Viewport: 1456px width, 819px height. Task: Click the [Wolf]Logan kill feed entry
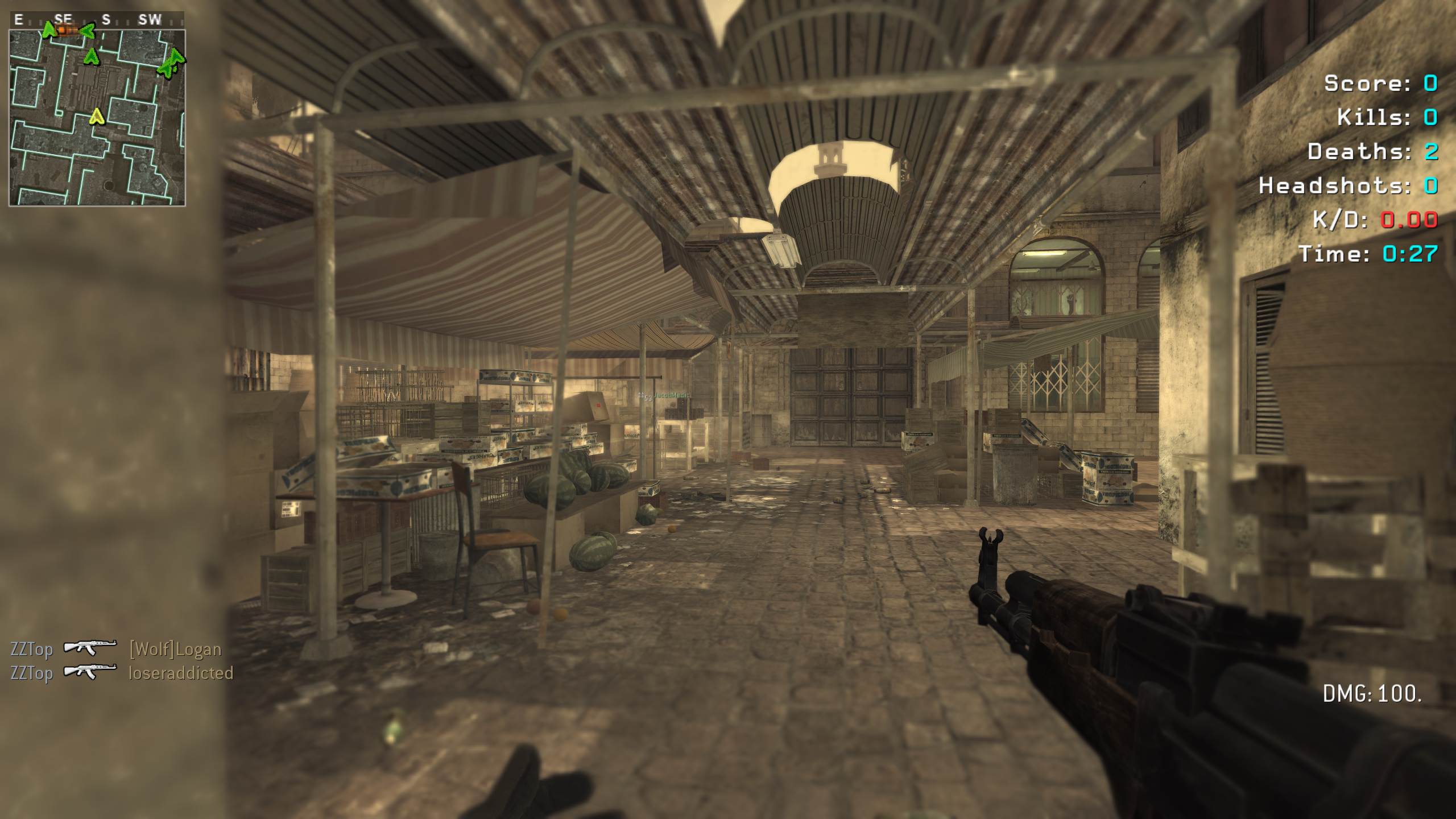[x=175, y=649]
